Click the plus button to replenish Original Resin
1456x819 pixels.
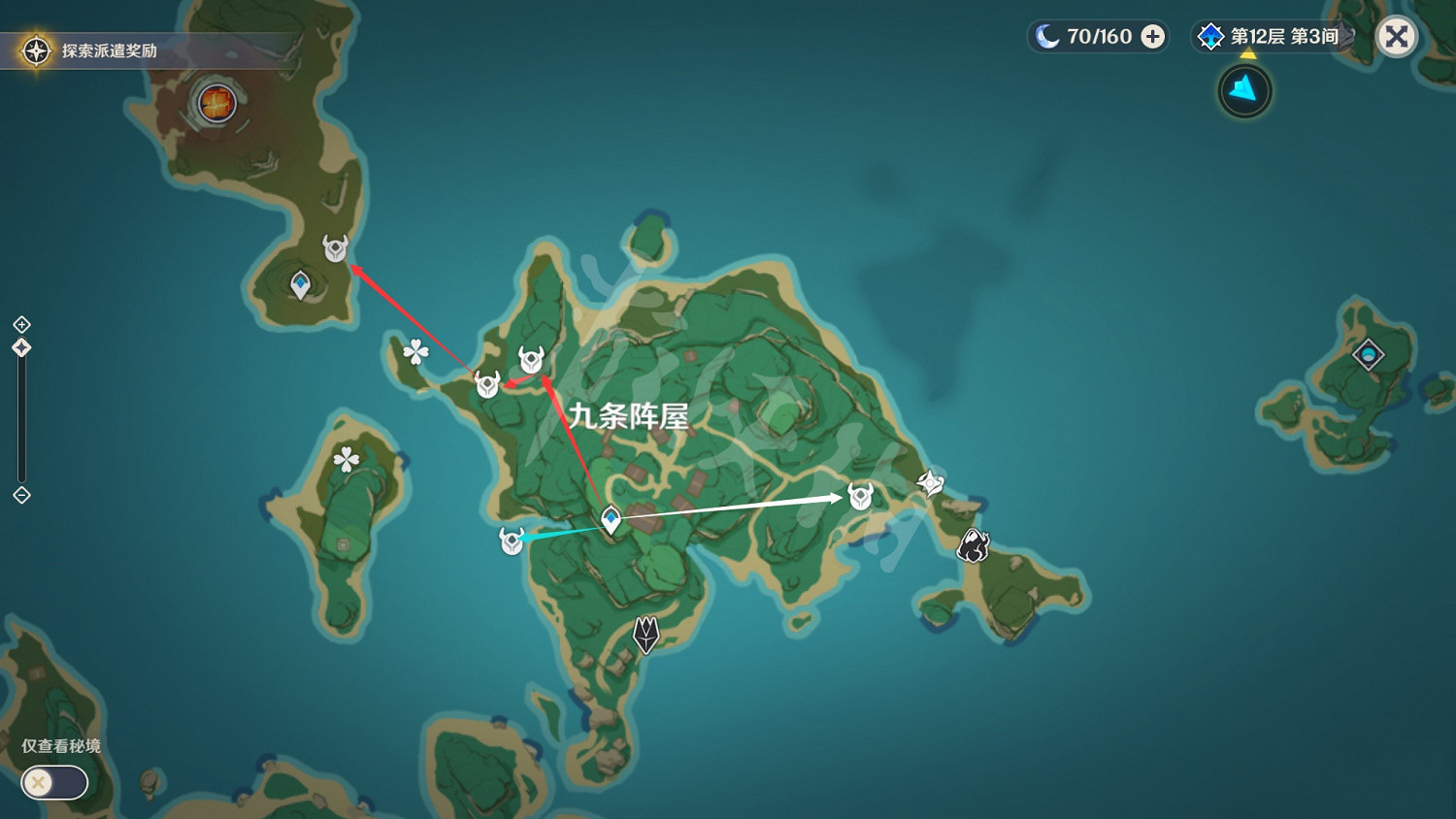coord(1152,36)
